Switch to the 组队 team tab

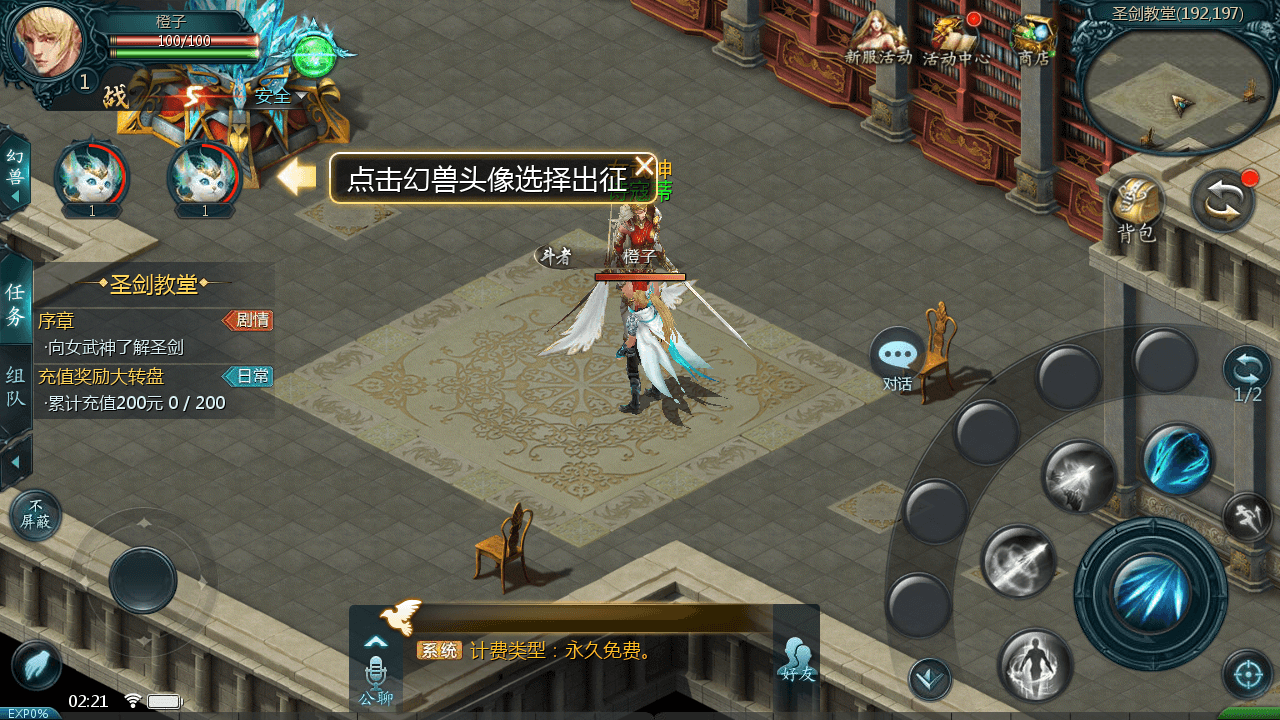[15, 383]
